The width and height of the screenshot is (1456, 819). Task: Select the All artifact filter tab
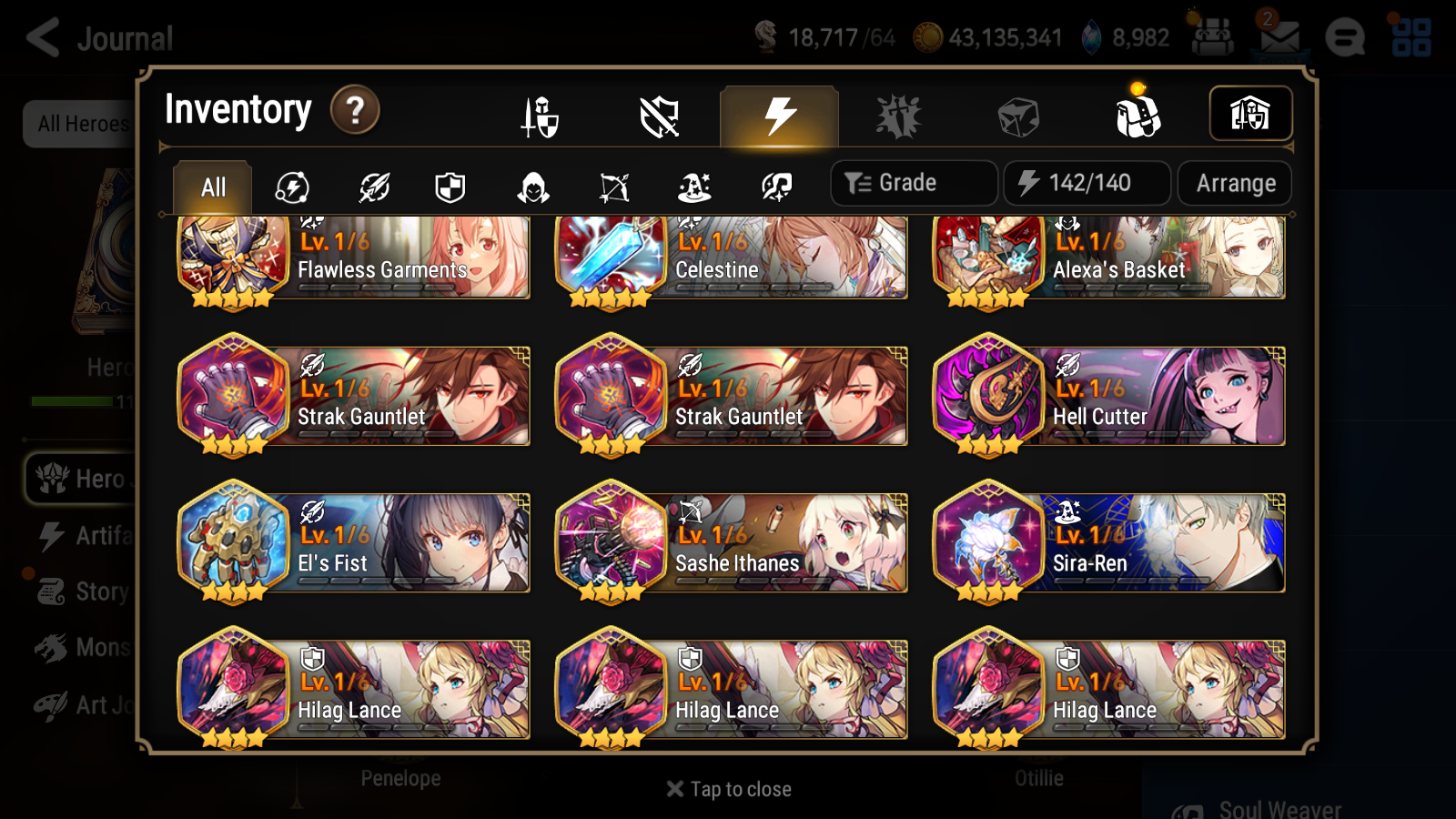(x=211, y=187)
